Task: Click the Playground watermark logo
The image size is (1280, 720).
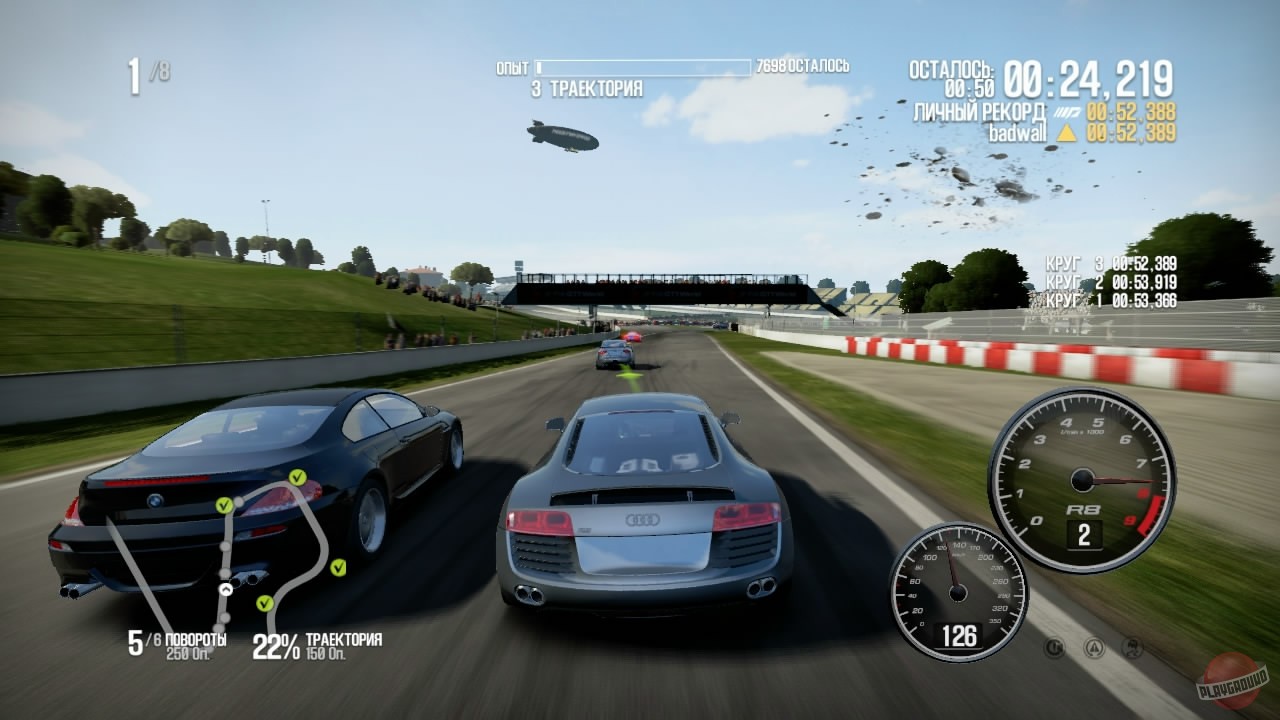Action: click(x=1232, y=681)
